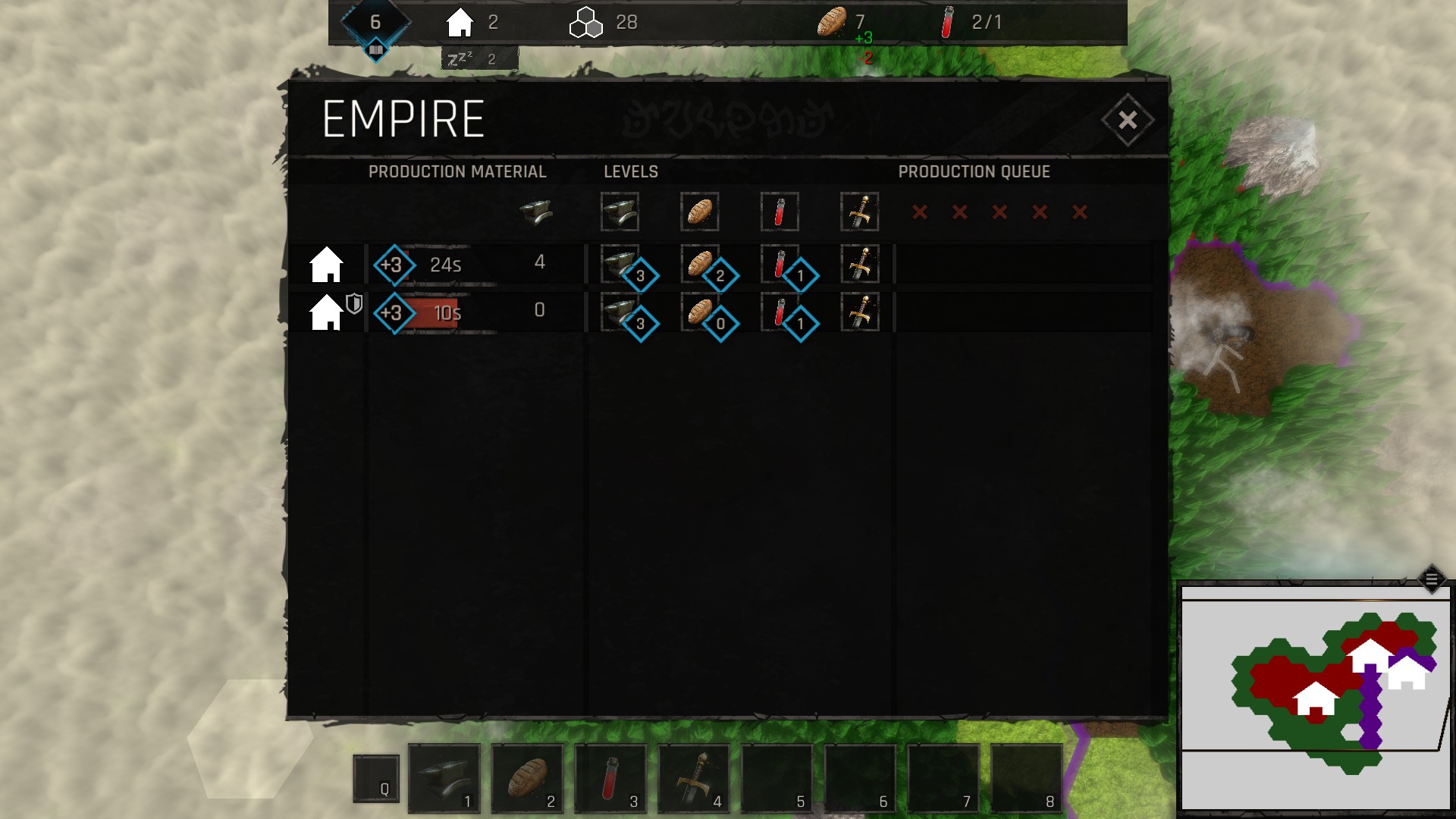Open the book icon under turn counter

(x=376, y=51)
